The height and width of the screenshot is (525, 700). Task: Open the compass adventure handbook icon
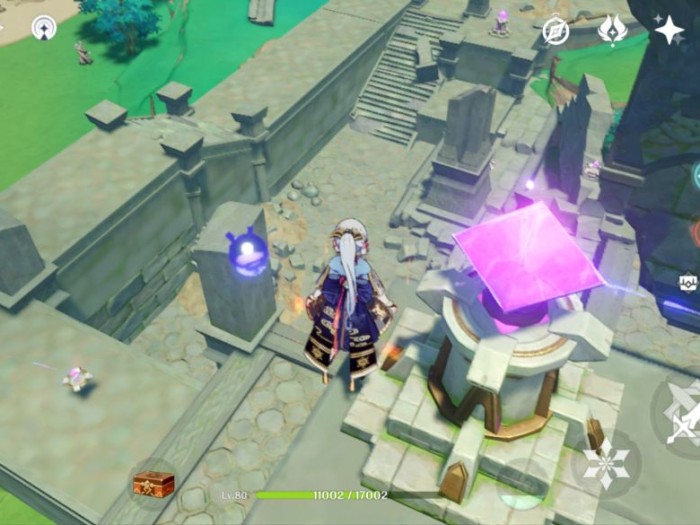coord(556,31)
